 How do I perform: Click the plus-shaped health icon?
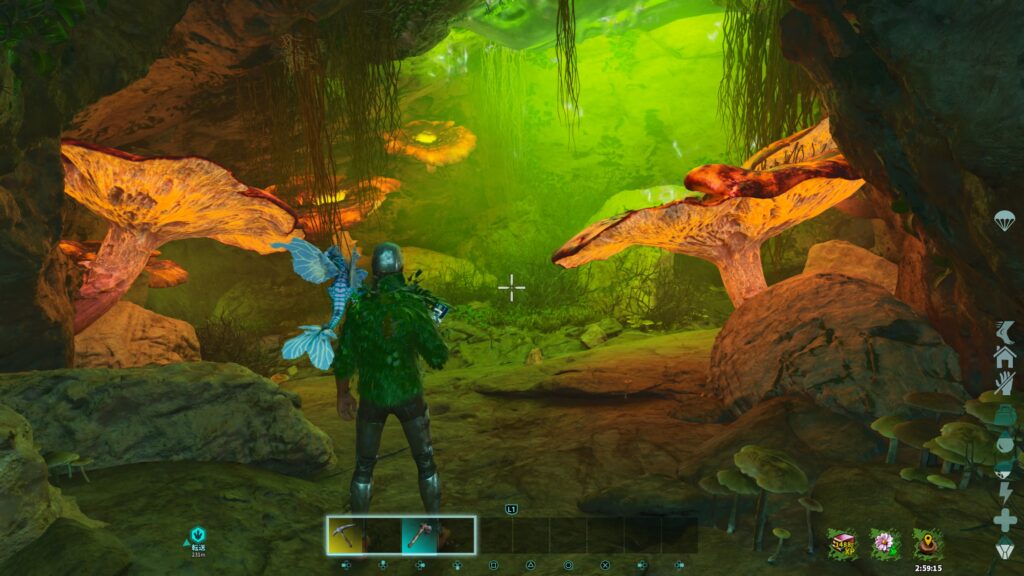(1004, 520)
